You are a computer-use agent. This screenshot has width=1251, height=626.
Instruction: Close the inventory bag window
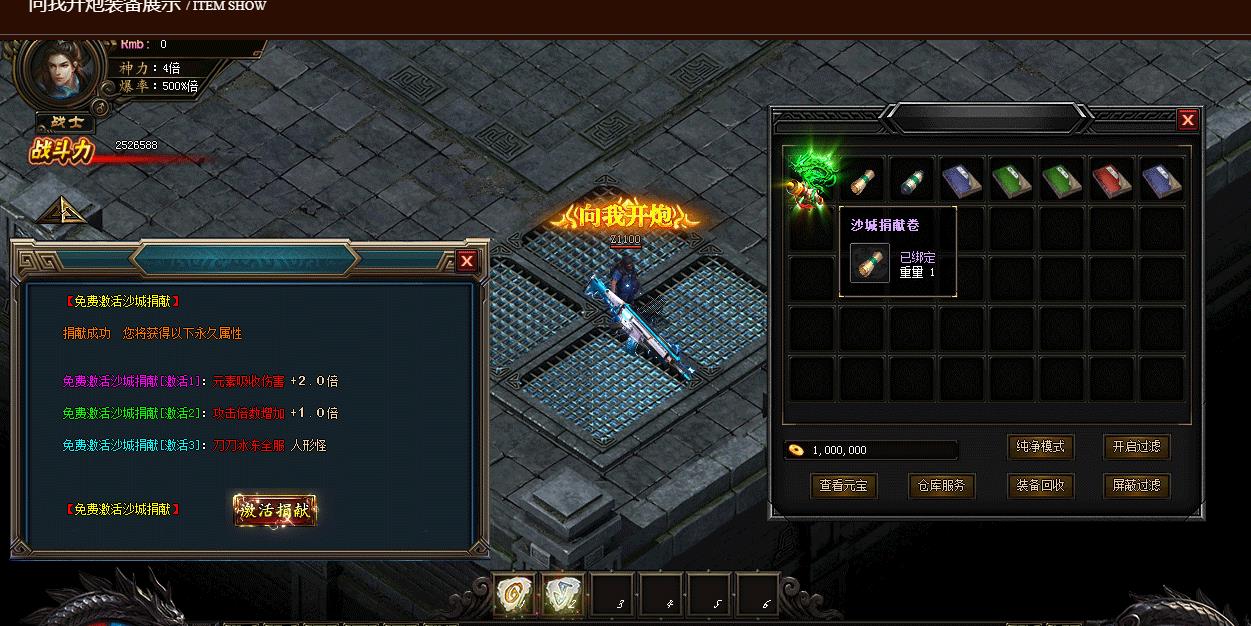[1187, 120]
